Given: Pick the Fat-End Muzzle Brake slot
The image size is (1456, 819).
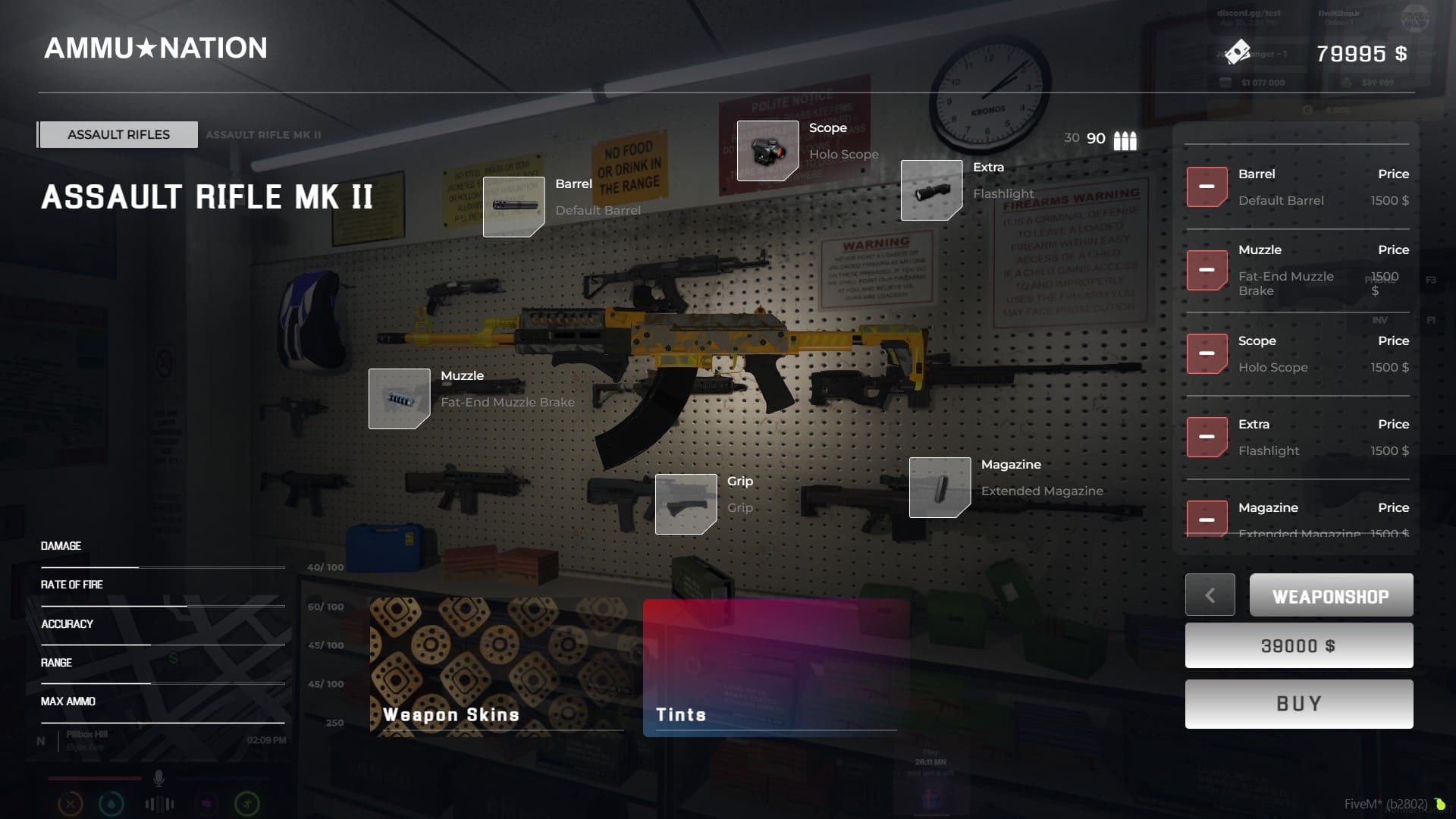Looking at the screenshot, I should point(399,398).
